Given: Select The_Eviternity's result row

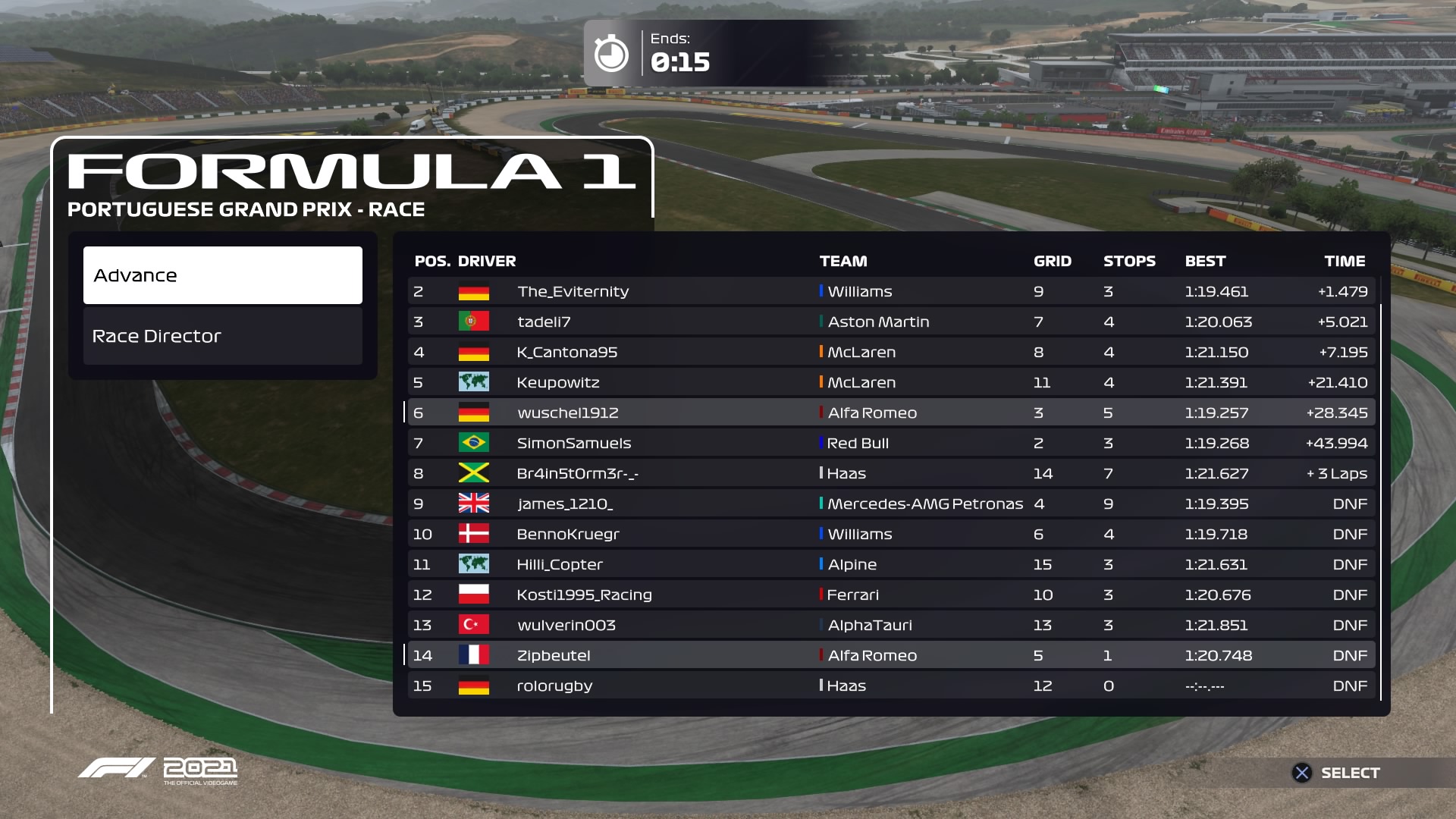Looking at the screenshot, I should [x=891, y=291].
